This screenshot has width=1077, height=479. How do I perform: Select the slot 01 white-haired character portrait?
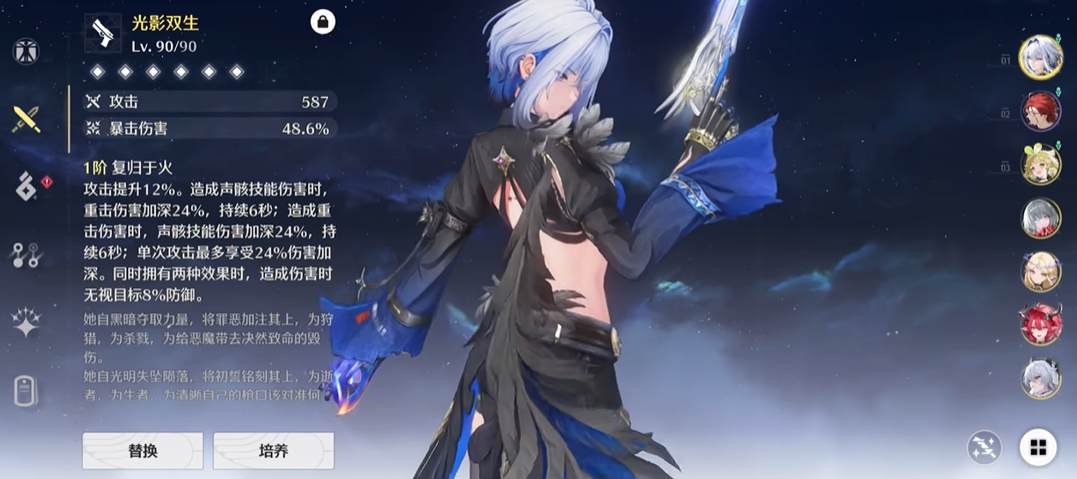1040,57
